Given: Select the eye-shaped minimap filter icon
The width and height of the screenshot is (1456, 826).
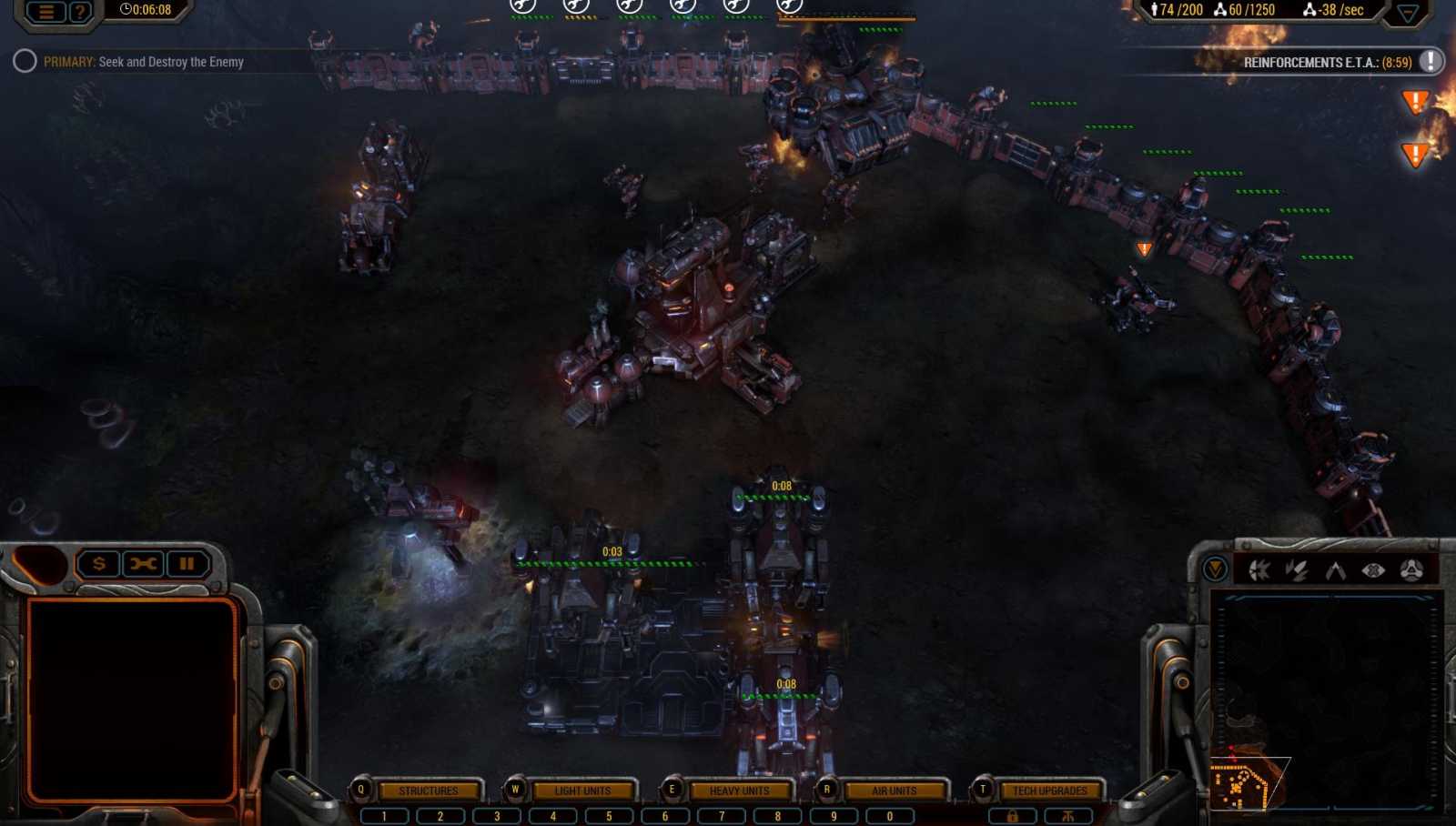Looking at the screenshot, I should 1372,570.
